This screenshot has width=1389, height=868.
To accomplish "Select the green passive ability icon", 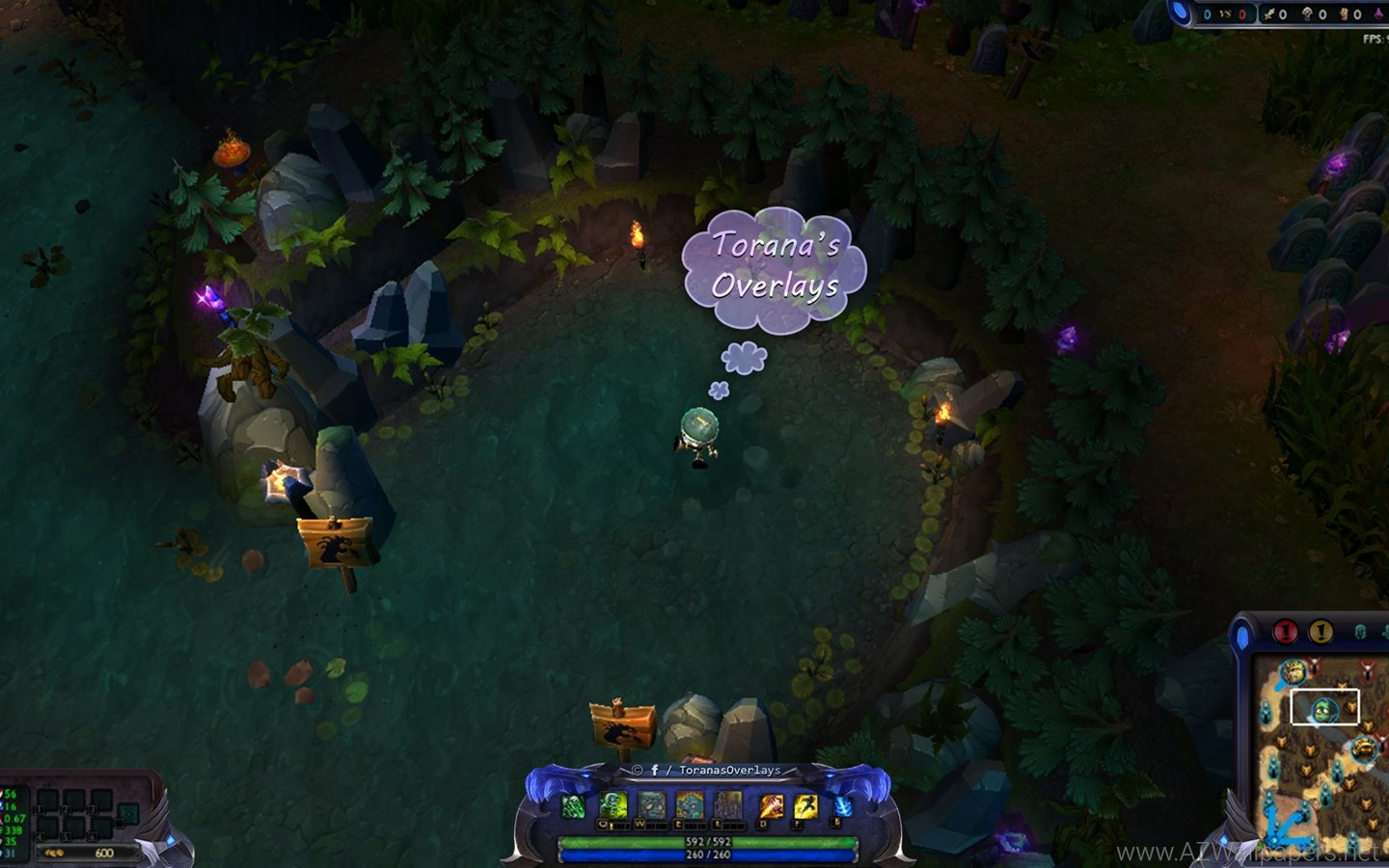I will tap(573, 805).
